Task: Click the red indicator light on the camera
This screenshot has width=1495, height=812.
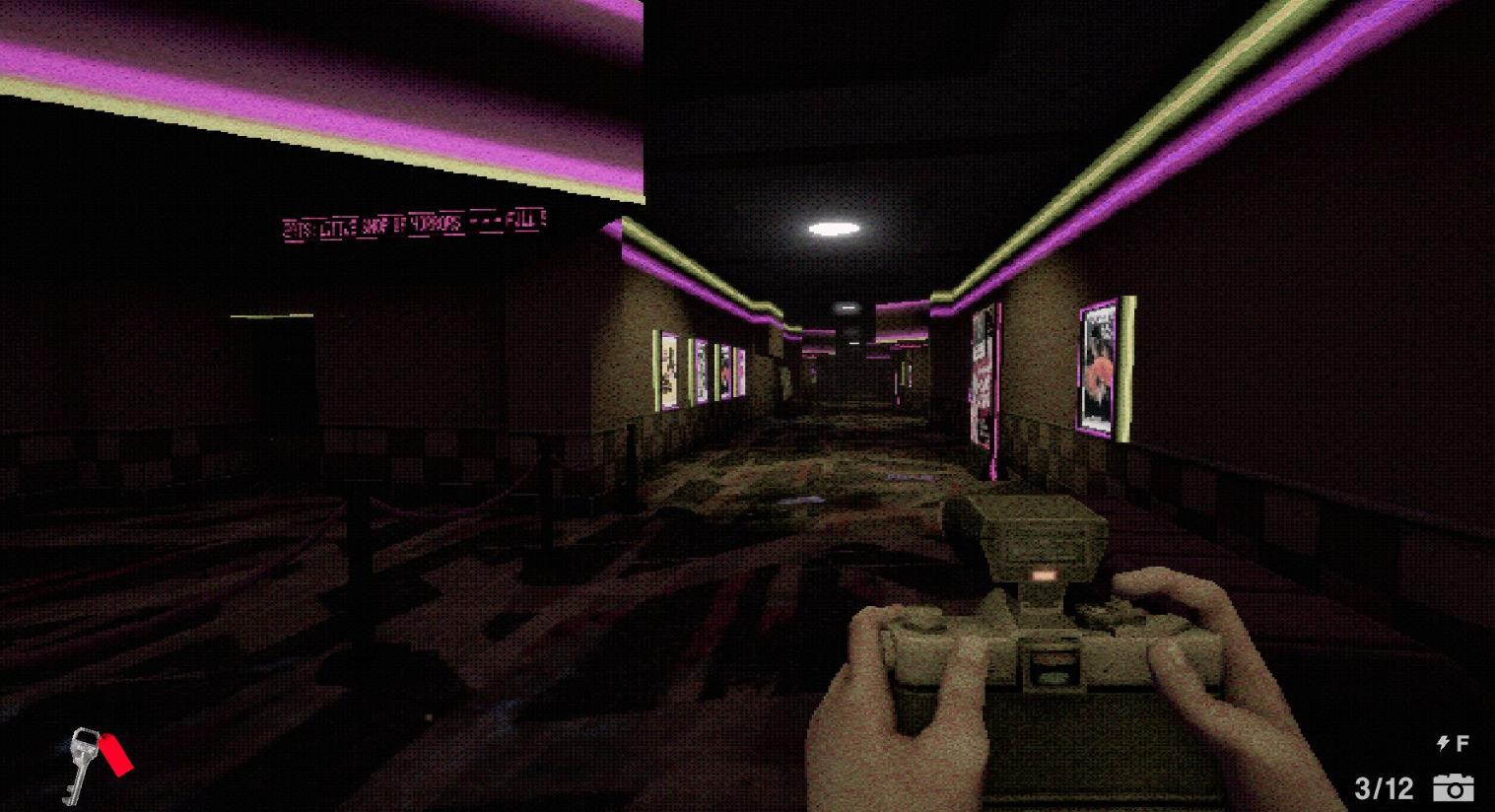Action: pos(1043,575)
